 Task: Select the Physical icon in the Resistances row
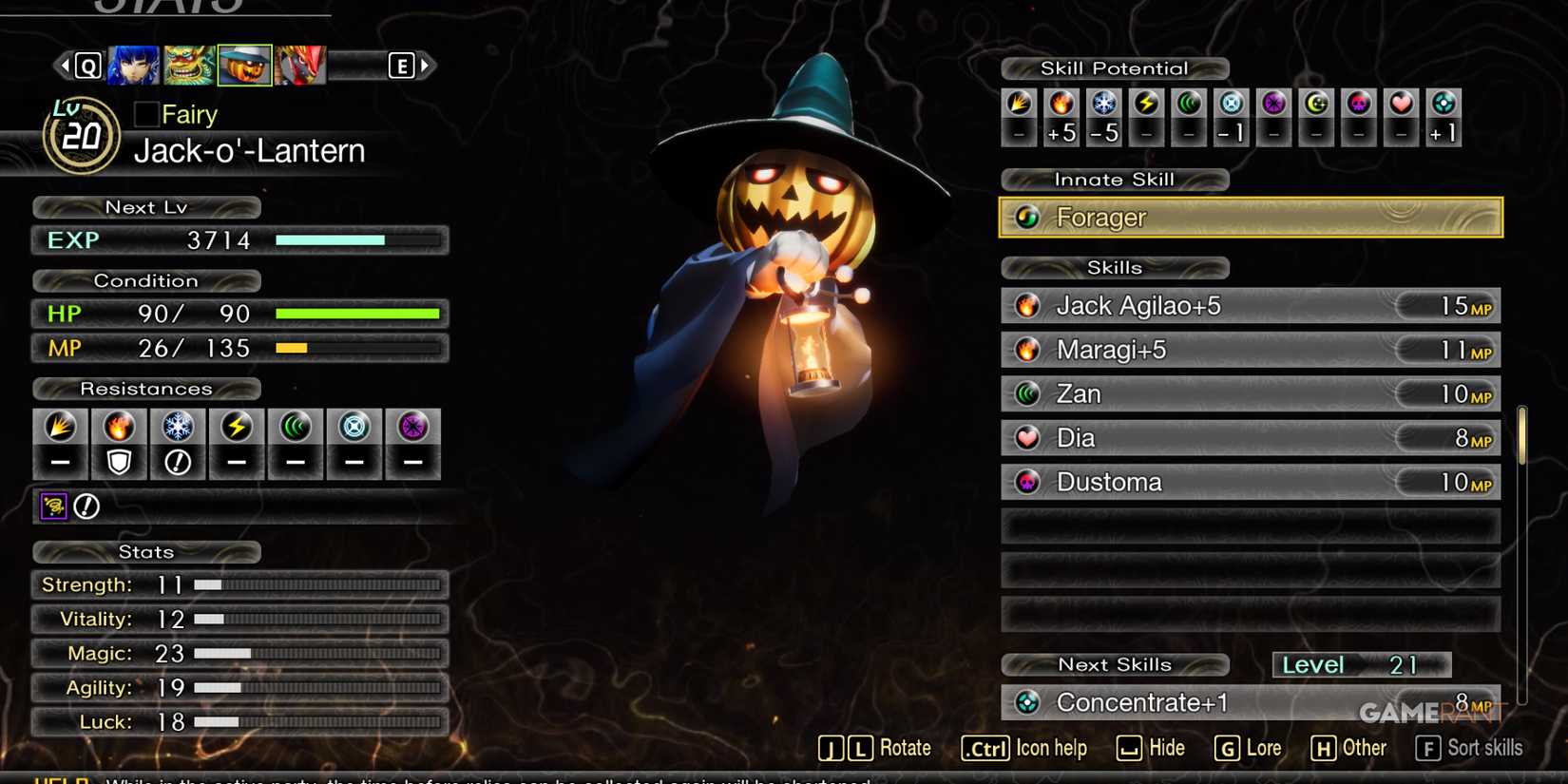[x=60, y=443]
